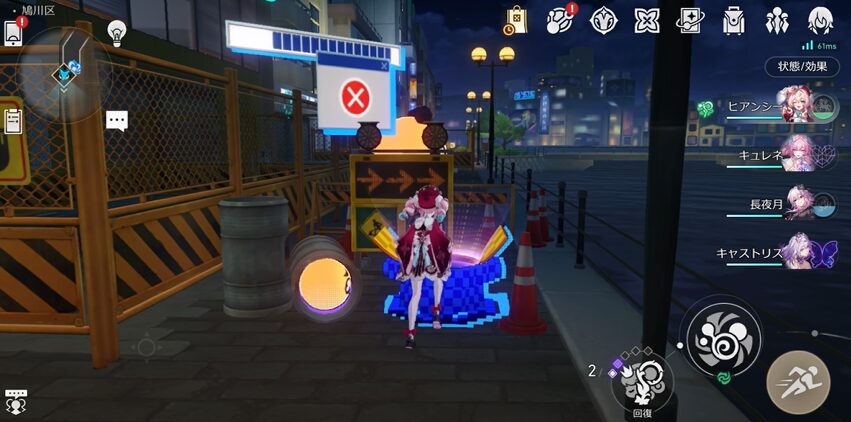Screen dimensions: 851x422
Task: Open the shopping bag event icon
Action: 516,20
